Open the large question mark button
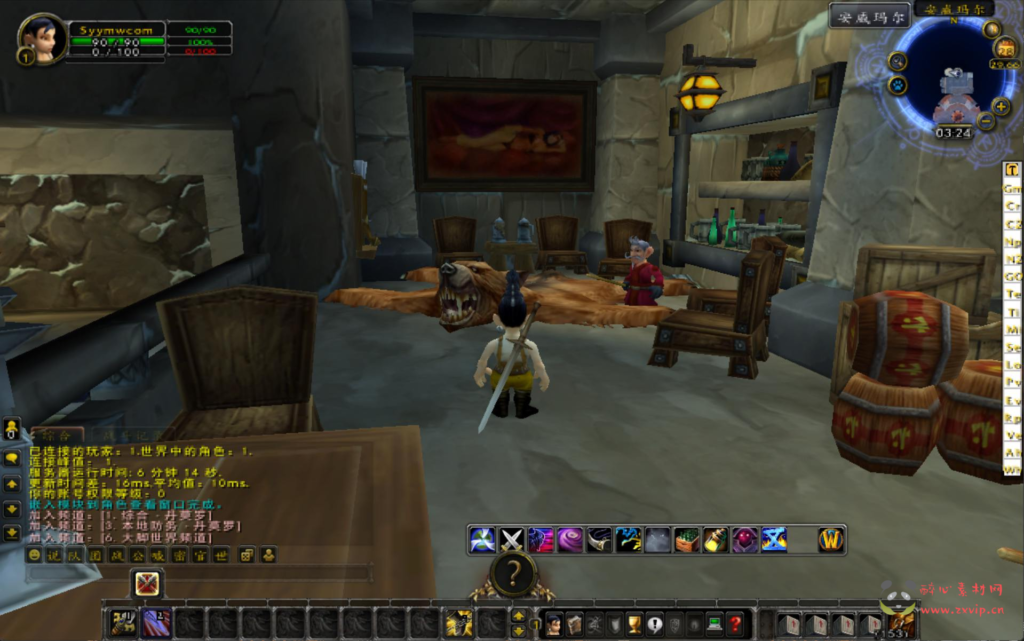The image size is (1024, 641). point(513,574)
